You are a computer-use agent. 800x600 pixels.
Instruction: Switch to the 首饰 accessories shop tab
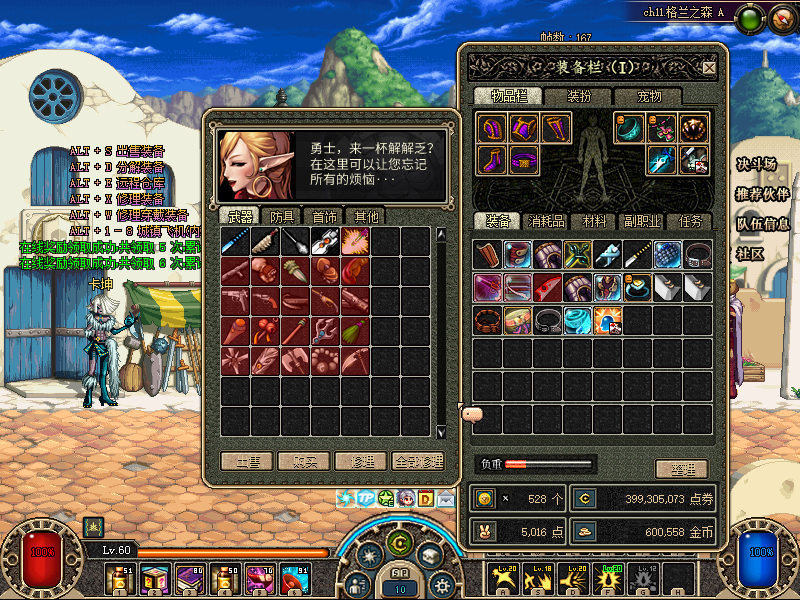click(x=324, y=216)
